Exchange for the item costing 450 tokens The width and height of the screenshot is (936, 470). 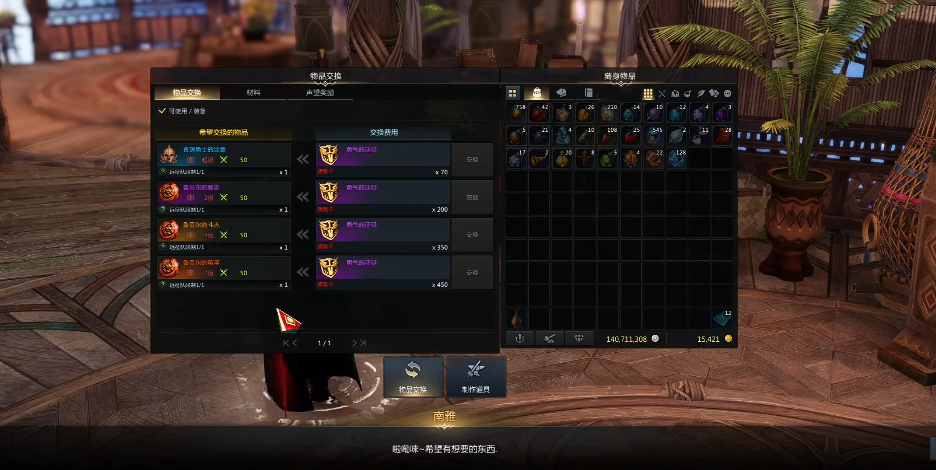[472, 271]
